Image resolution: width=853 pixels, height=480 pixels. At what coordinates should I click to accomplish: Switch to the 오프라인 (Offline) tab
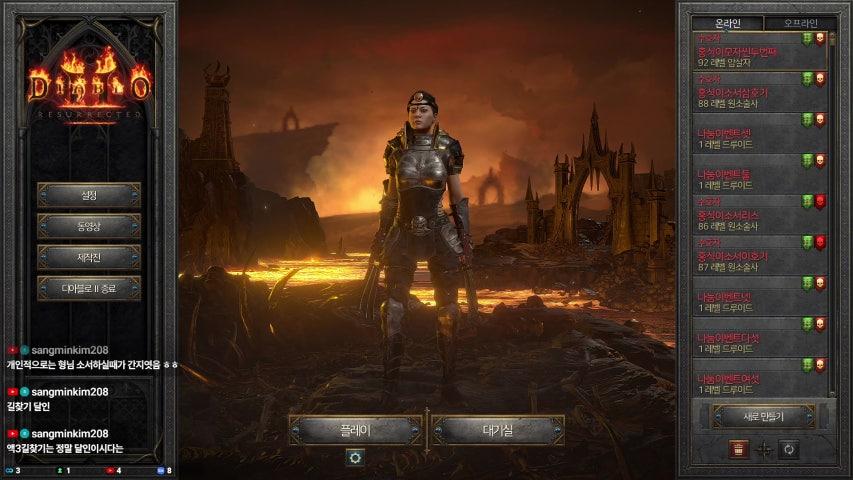point(800,23)
